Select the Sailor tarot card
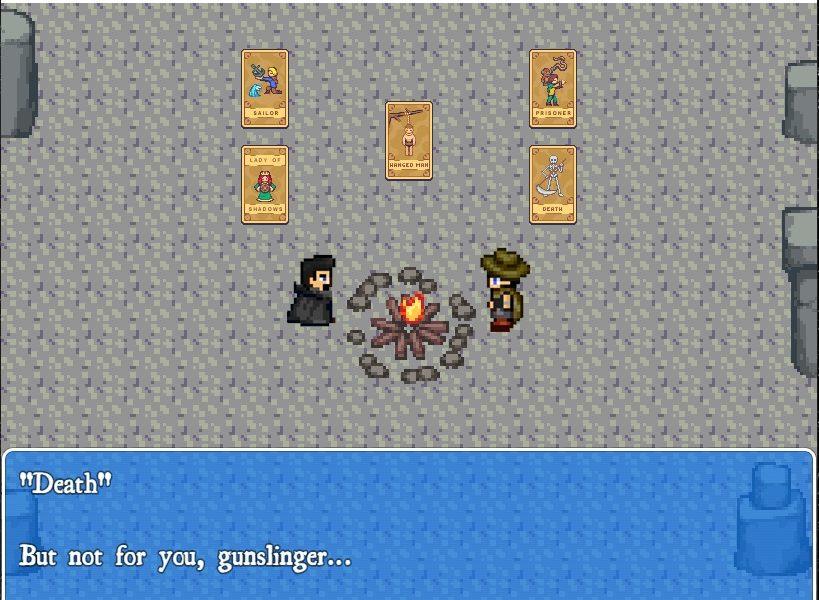Viewport: 819px width, 600px height. click(265, 89)
